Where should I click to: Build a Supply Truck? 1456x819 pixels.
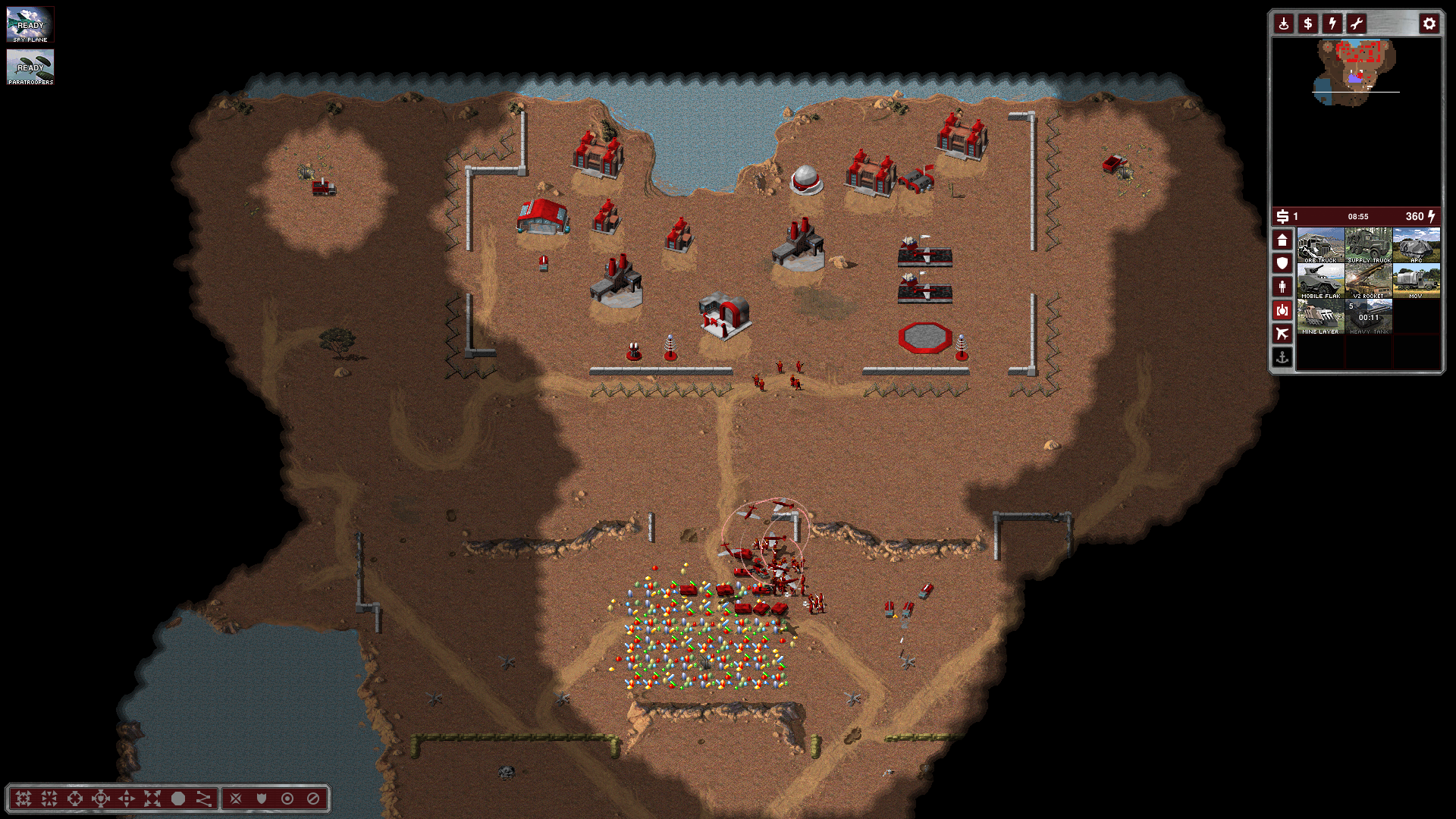pos(1368,245)
